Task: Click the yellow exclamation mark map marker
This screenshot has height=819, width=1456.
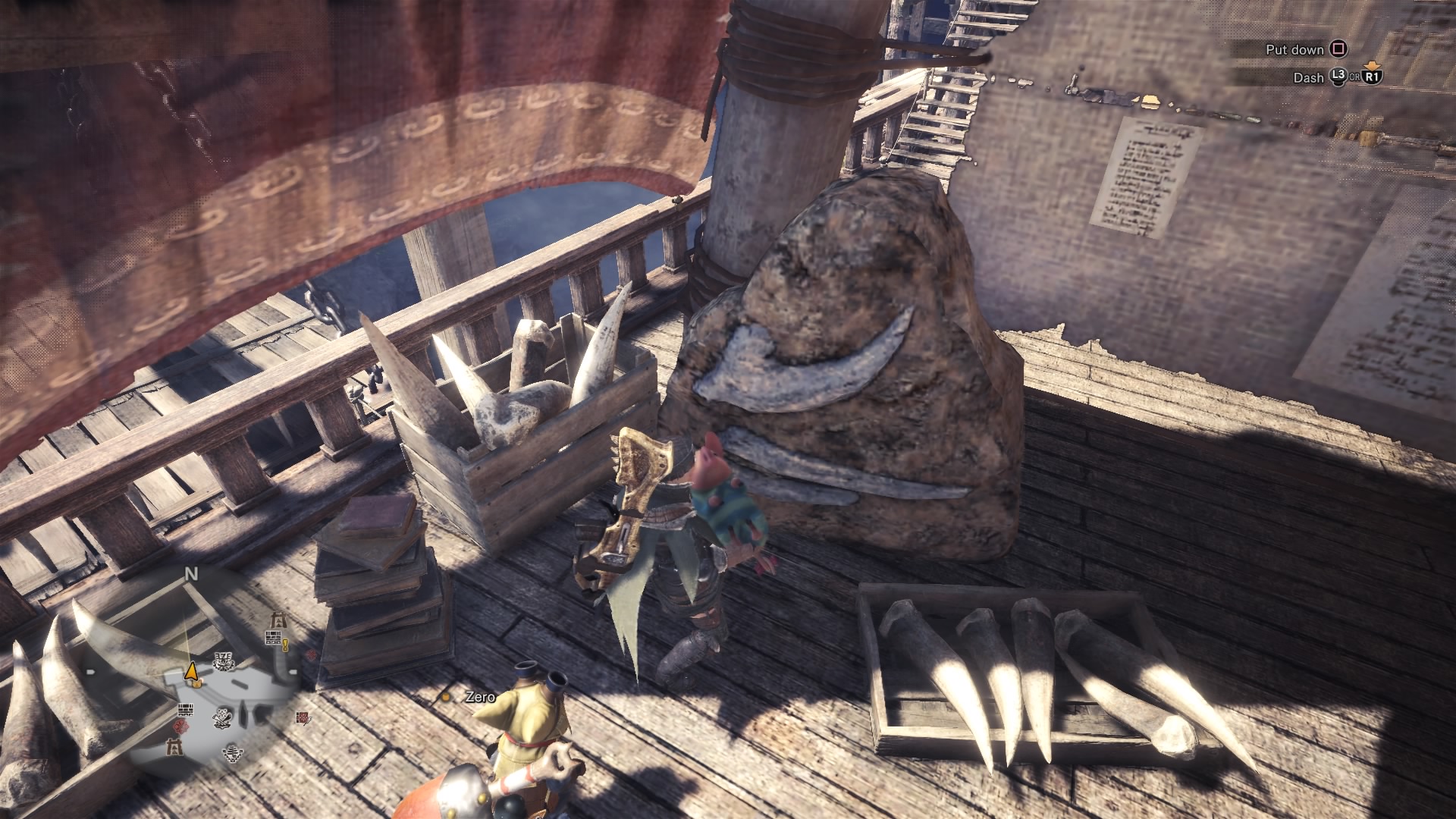Action: (x=286, y=645)
